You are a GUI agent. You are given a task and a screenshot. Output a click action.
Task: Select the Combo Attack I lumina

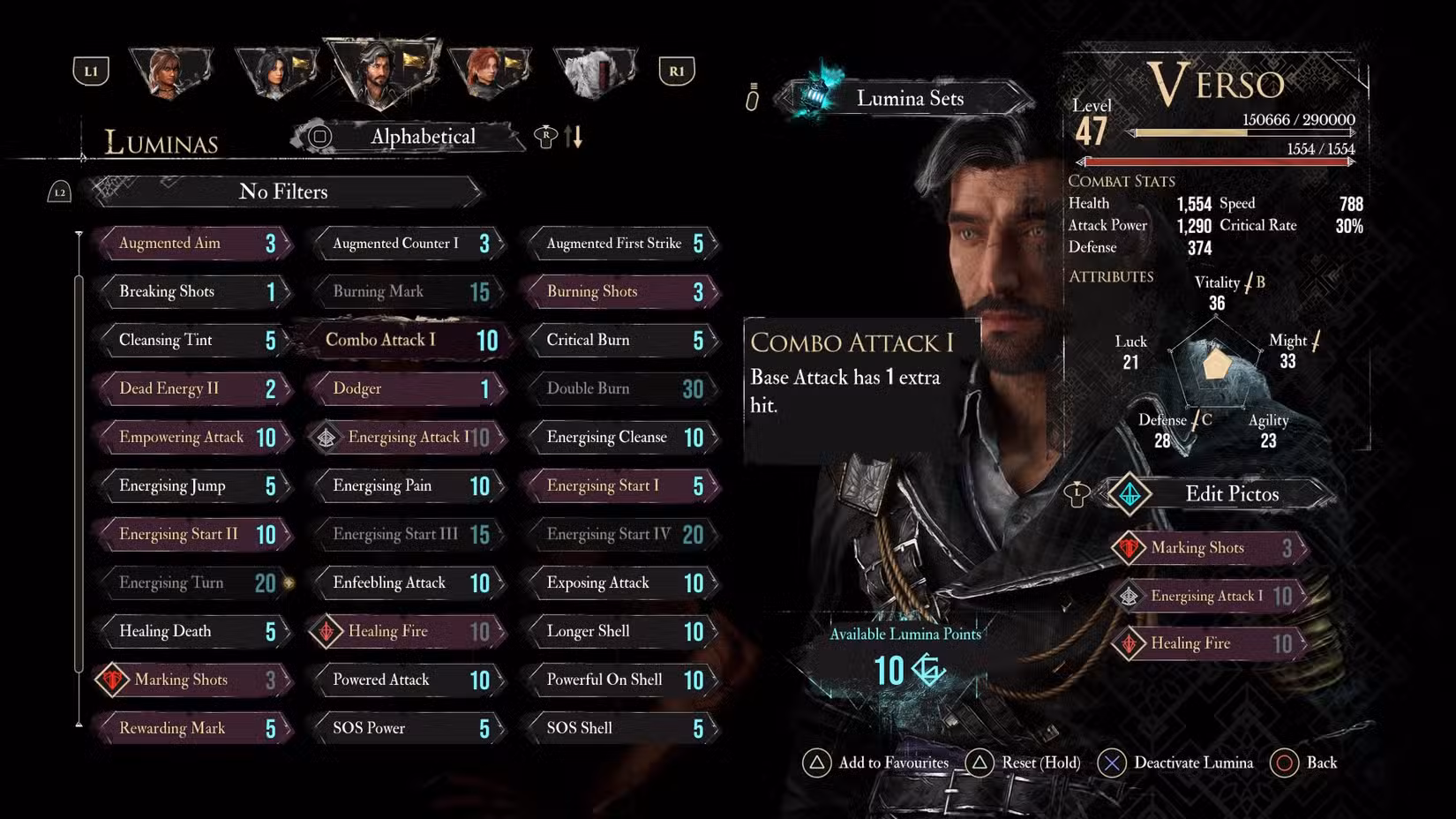[404, 341]
